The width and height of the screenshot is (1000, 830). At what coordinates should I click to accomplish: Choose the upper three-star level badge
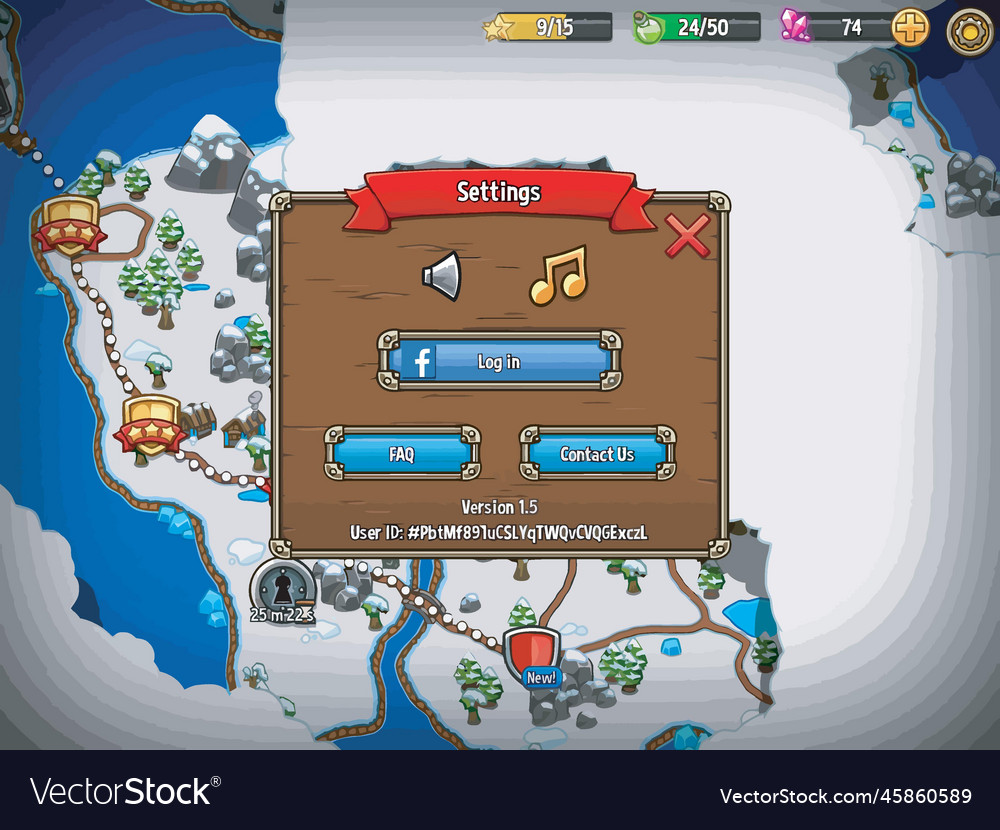pyautogui.click(x=70, y=225)
